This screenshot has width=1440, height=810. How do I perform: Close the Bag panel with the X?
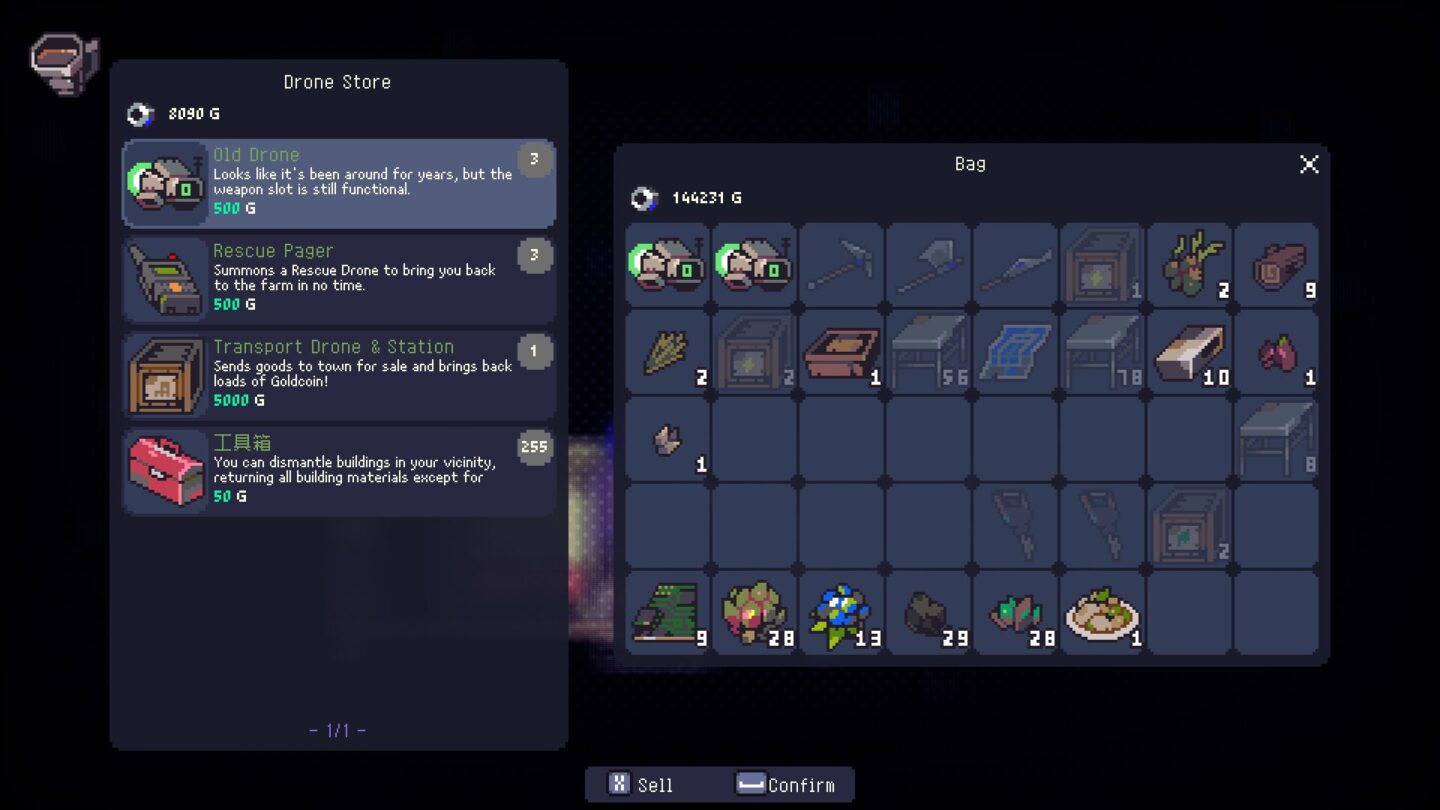[x=1309, y=165]
